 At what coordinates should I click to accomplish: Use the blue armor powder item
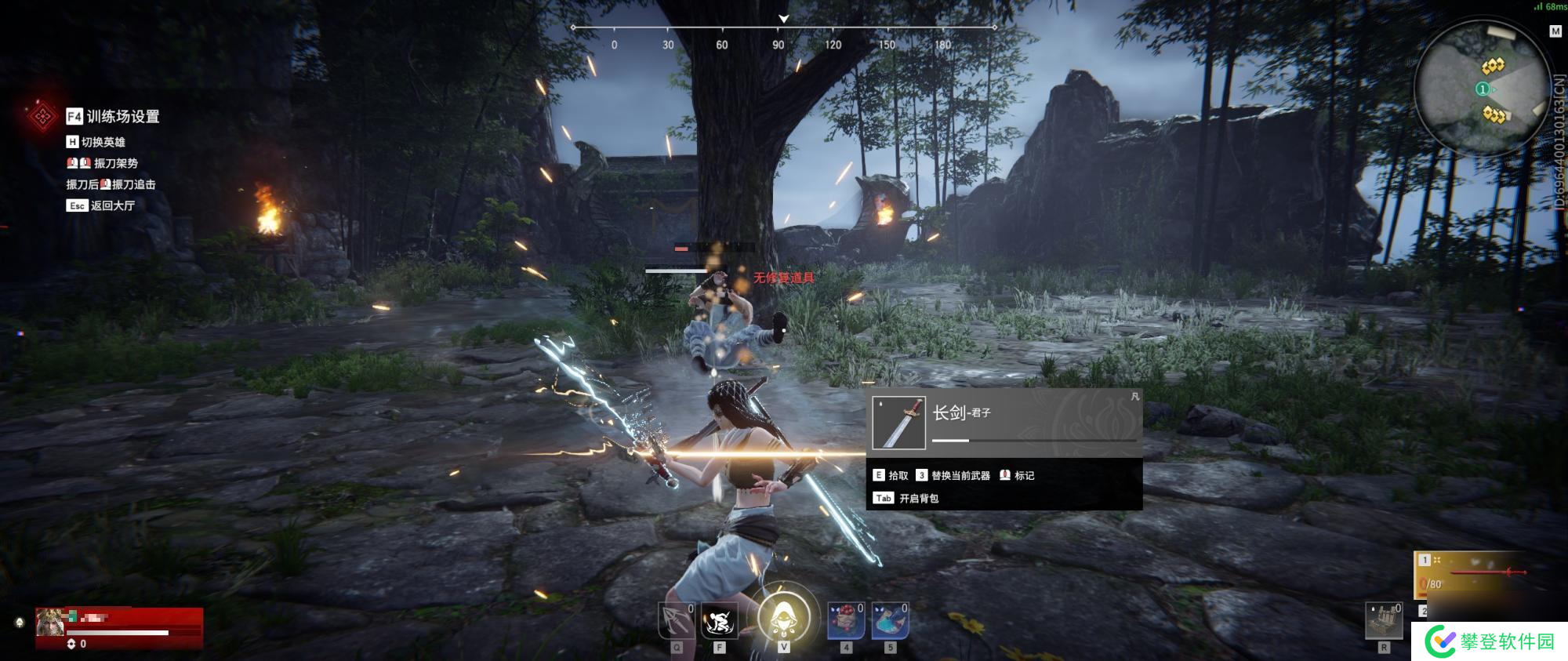tap(890, 622)
